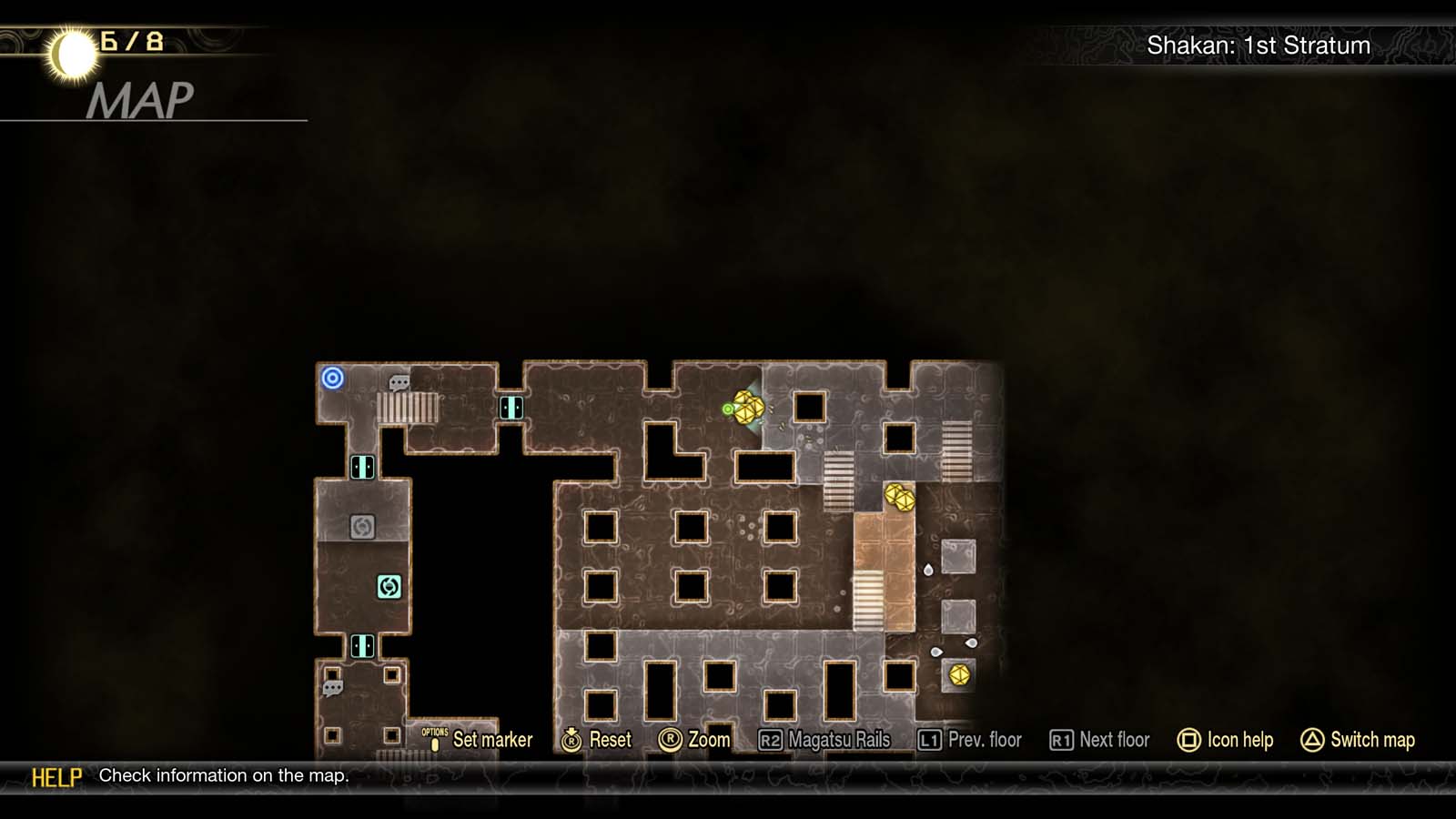This screenshot has width=1456, height=819.
Task: Click the gold relic icon in the map center
Action: coord(898,499)
